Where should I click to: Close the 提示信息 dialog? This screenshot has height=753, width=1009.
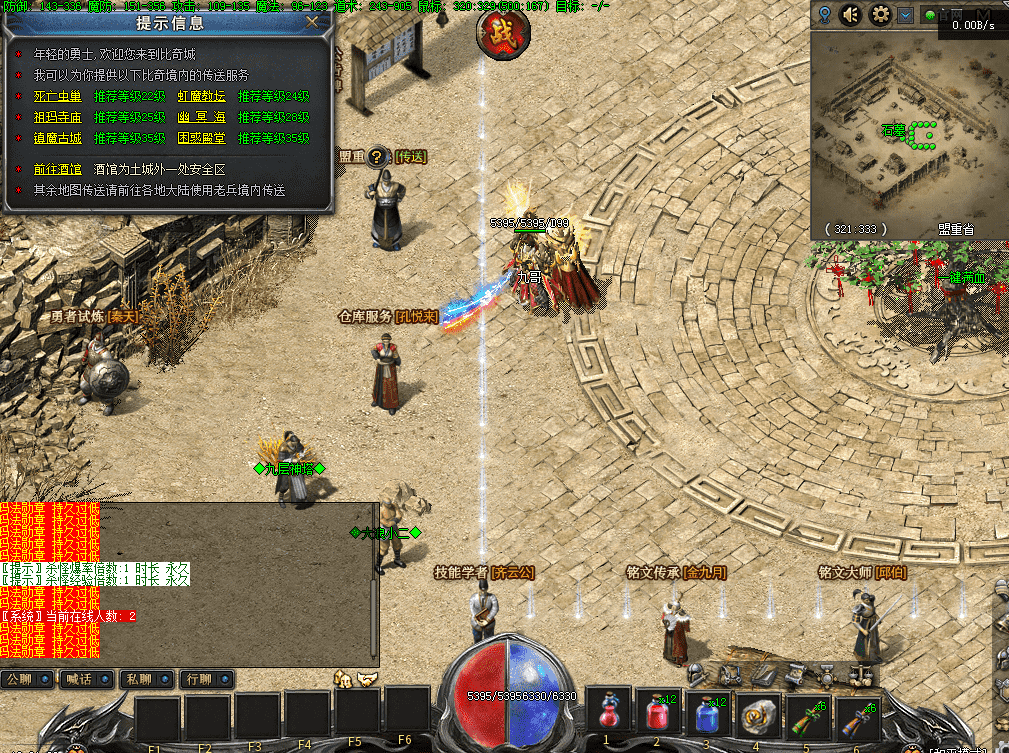coord(313,21)
